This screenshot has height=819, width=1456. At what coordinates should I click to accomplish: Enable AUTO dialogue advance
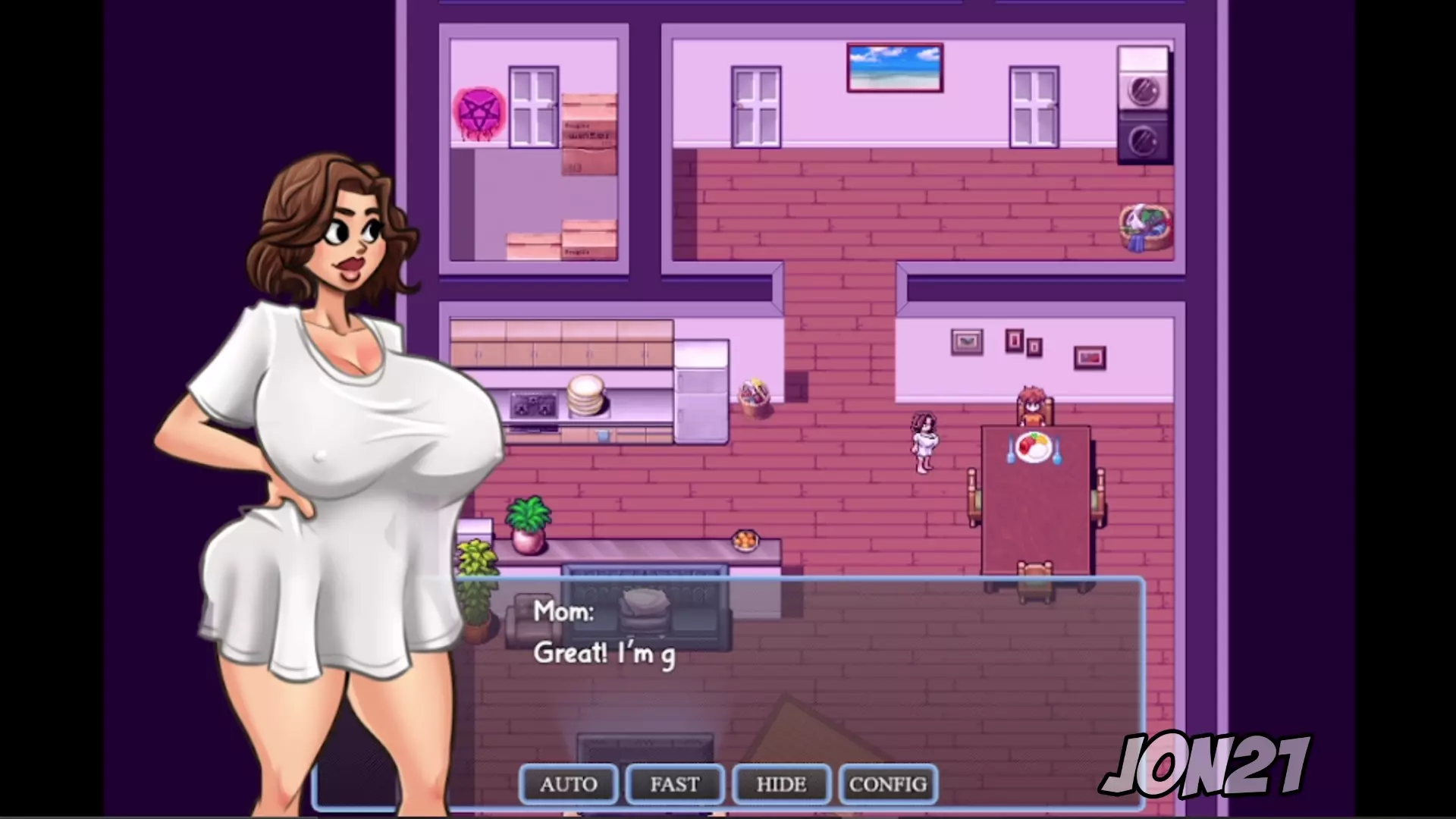coord(569,784)
